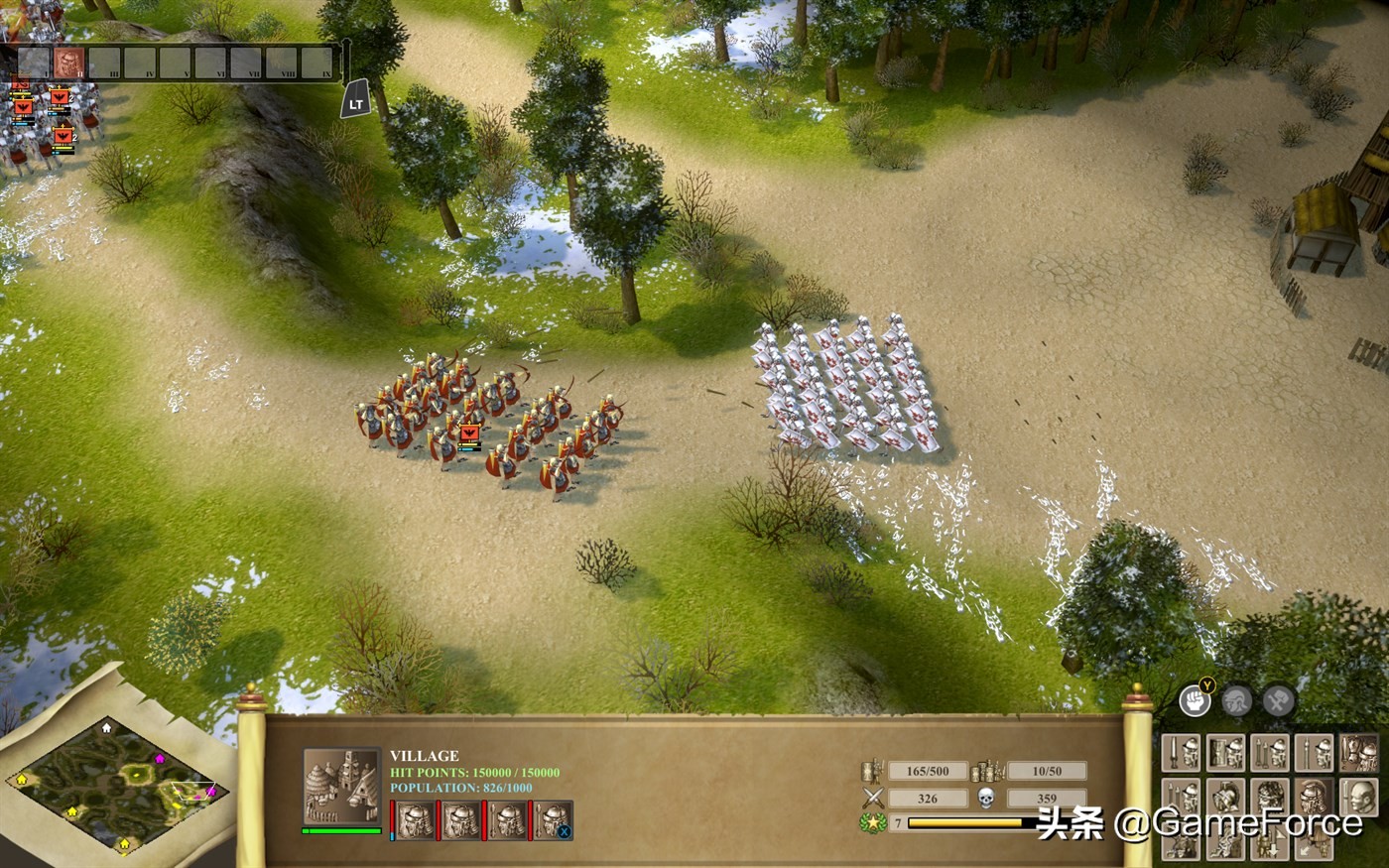This screenshot has width=1389, height=868.
Task: Click empty control group slot IX
Action: tap(316, 62)
